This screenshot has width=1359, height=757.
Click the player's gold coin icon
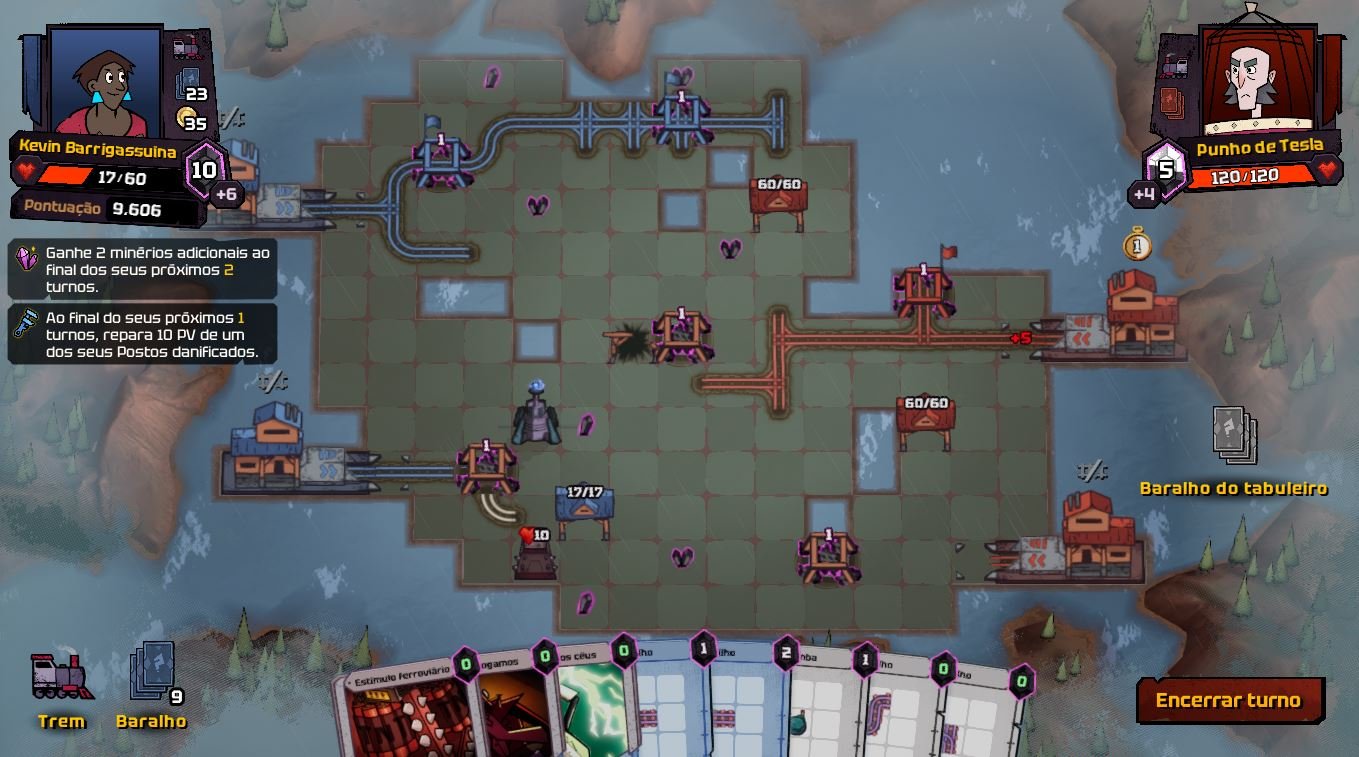pos(187,119)
